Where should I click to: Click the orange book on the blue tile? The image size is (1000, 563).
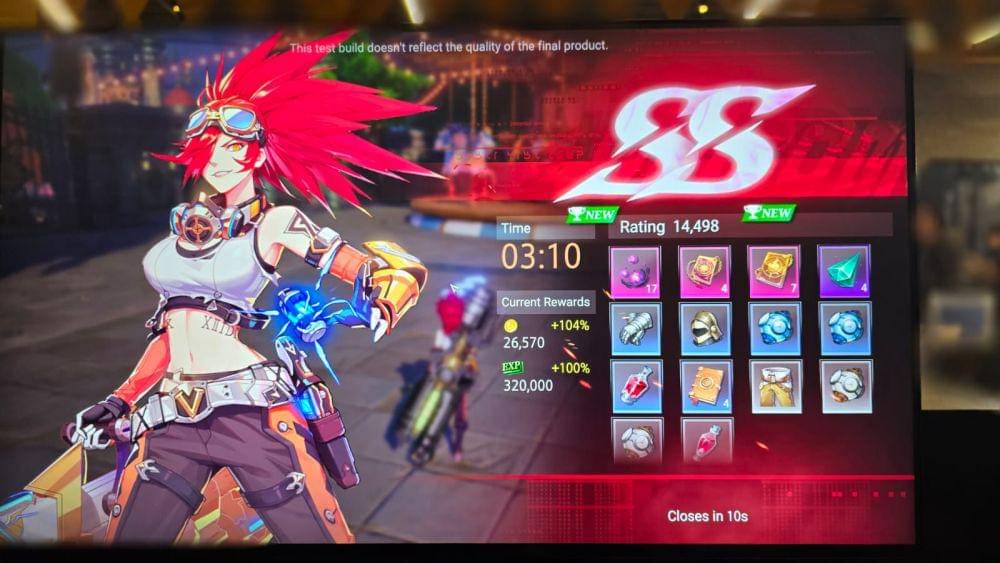(x=706, y=386)
